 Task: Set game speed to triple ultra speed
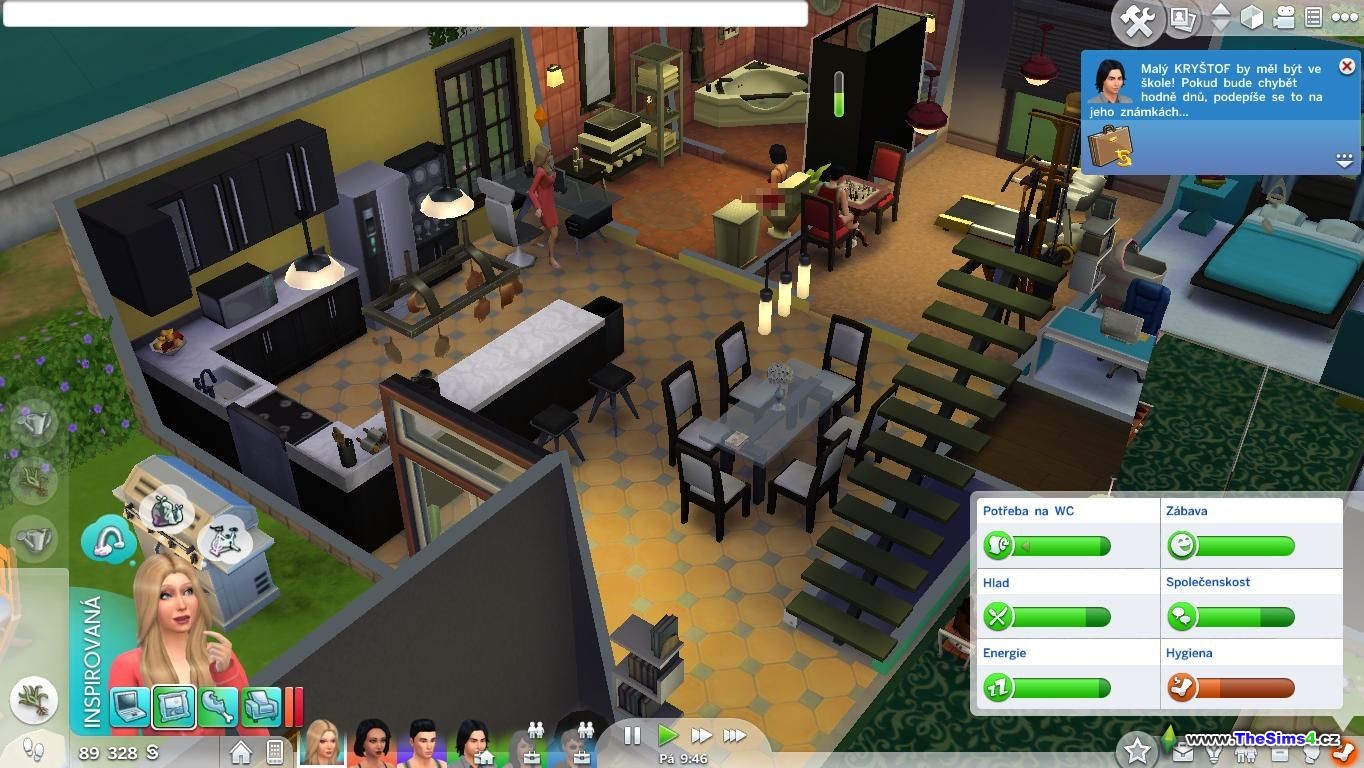tap(735, 736)
